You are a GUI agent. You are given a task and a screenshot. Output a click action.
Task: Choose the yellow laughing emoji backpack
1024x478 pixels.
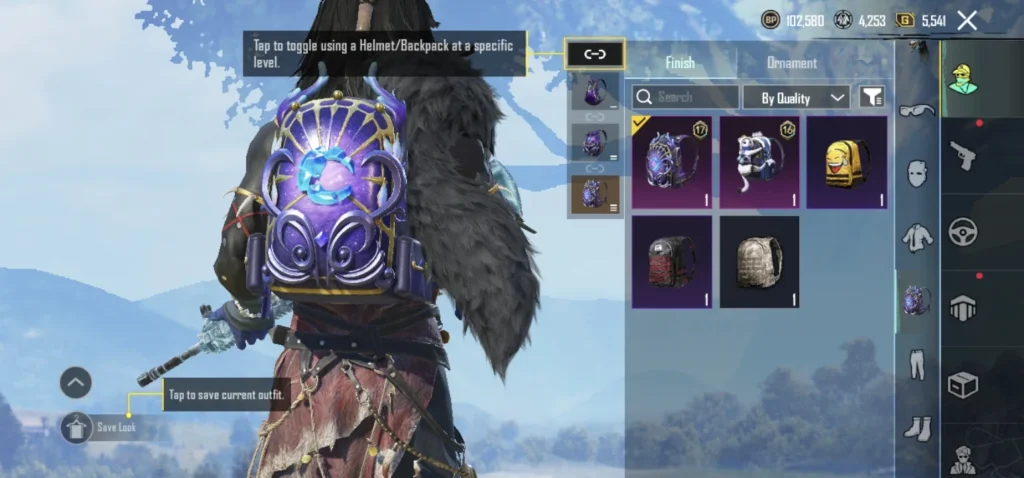coord(847,162)
